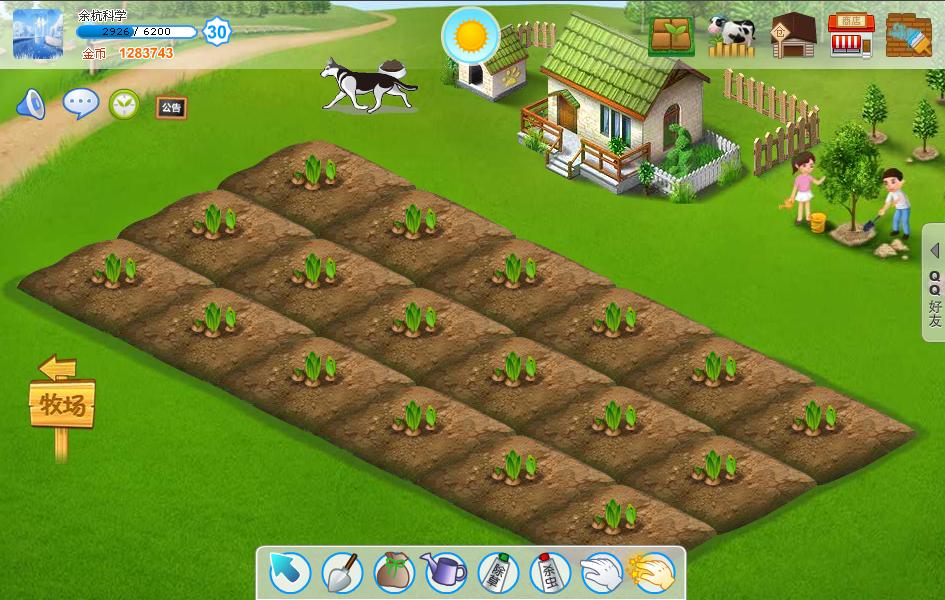Go to the cow pasture icon
The image size is (945, 600).
click(731, 35)
